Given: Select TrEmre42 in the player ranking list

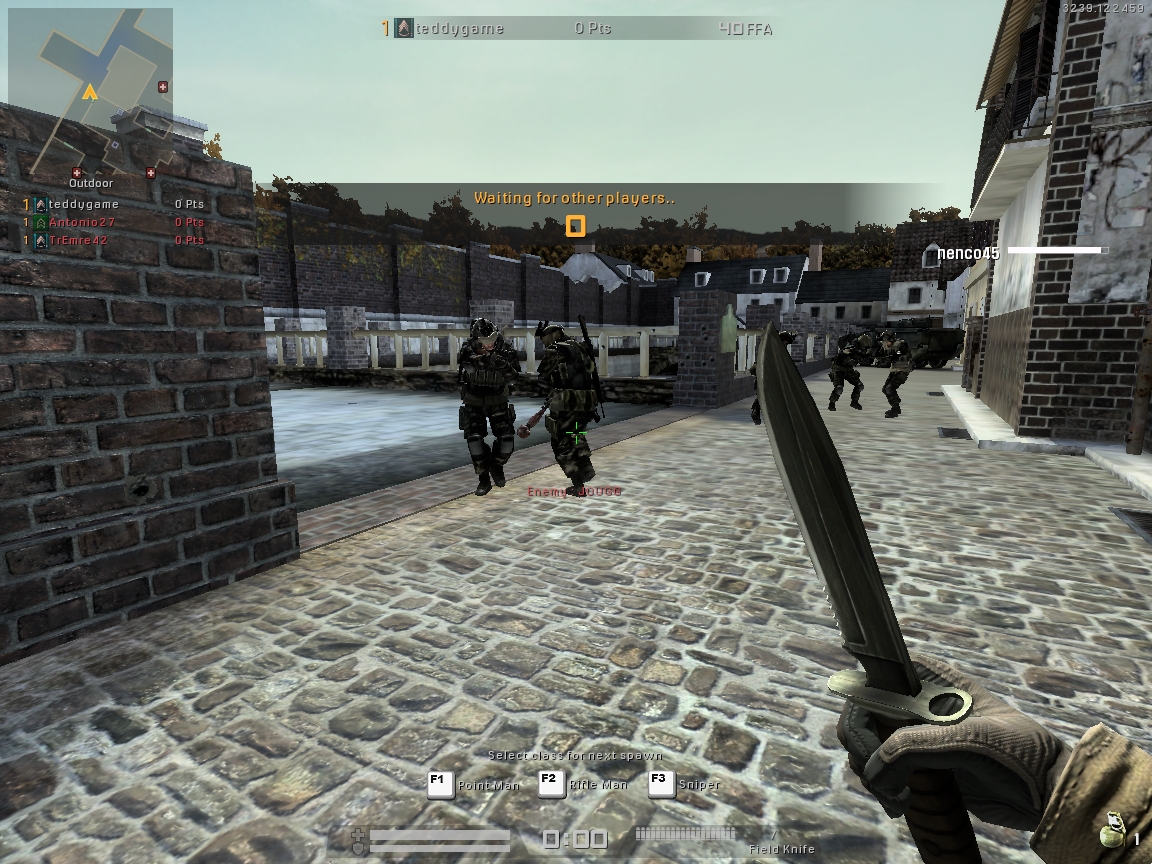Looking at the screenshot, I should pyautogui.click(x=78, y=240).
